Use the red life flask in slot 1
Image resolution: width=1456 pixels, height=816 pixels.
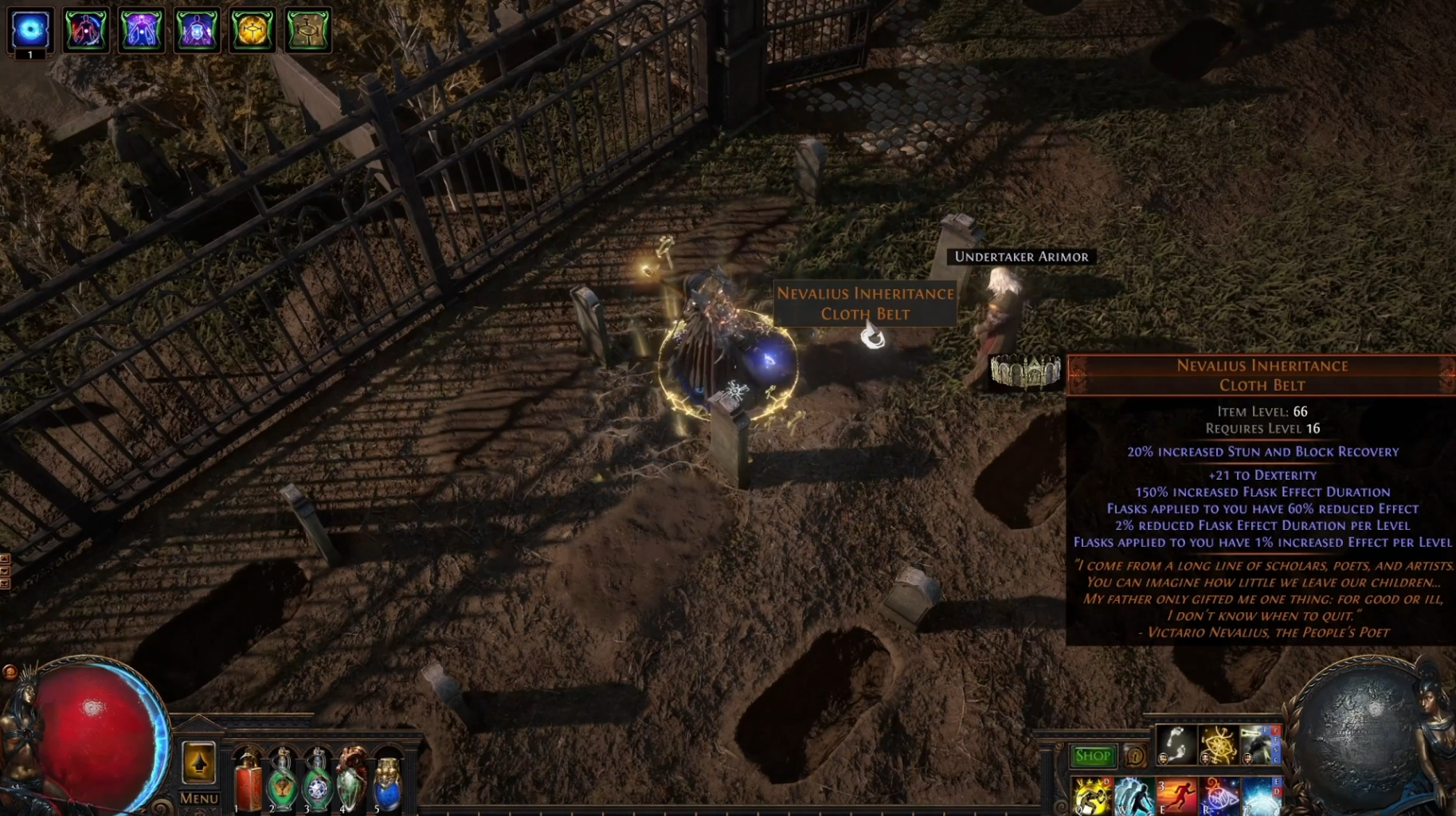(x=248, y=783)
